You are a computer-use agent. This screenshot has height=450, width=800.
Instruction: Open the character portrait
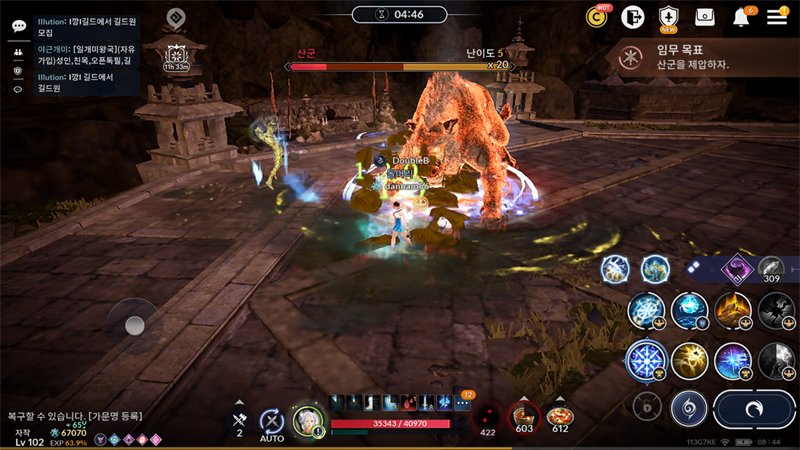tap(306, 421)
